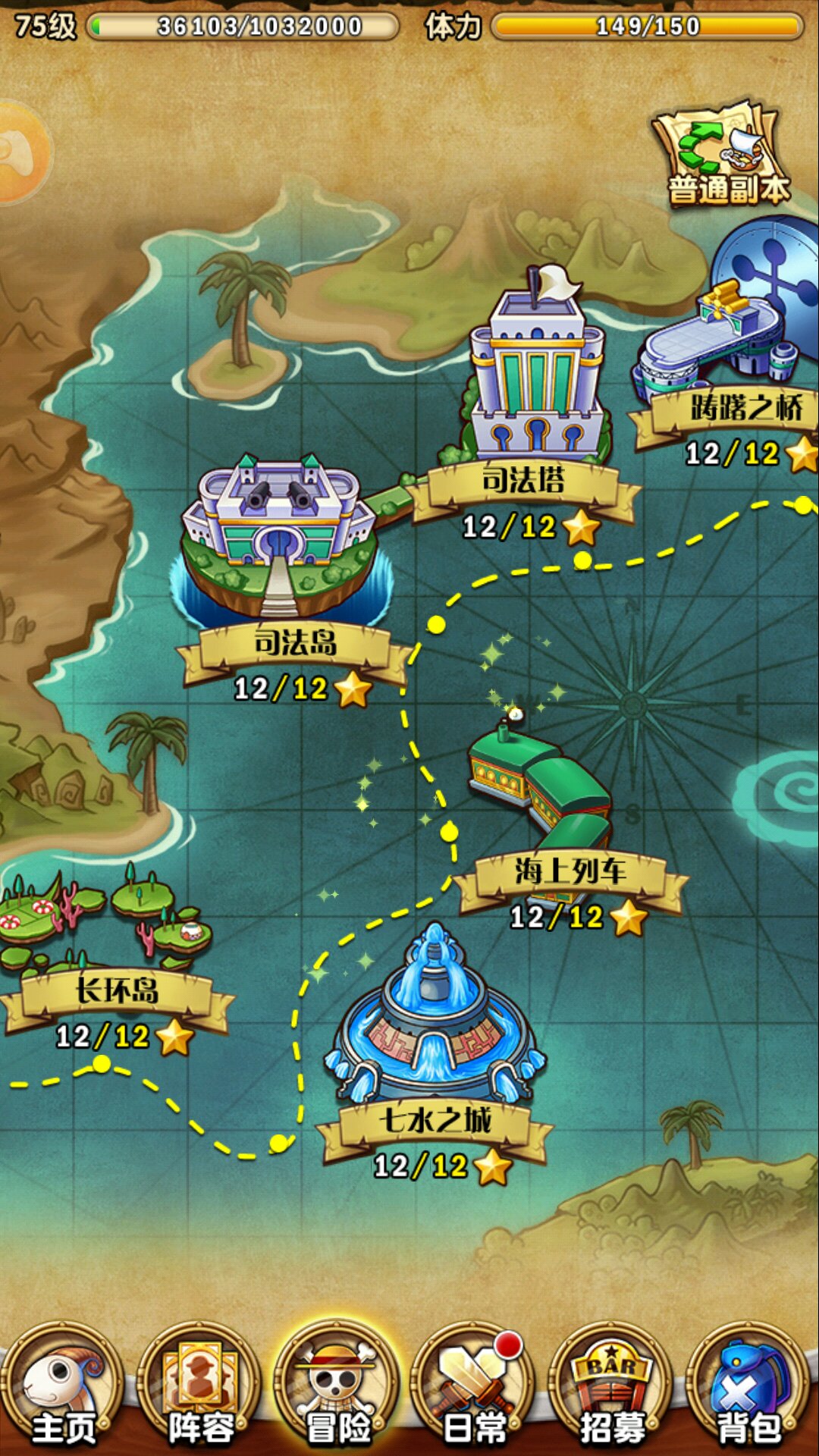The image size is (819, 1456).
Task: Open the 阵容 lineup menu
Action: point(200,1386)
